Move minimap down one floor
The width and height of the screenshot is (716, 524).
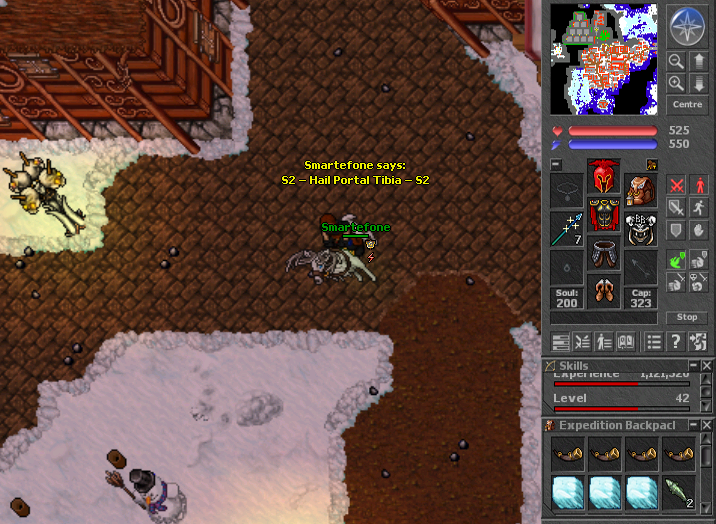pos(698,83)
